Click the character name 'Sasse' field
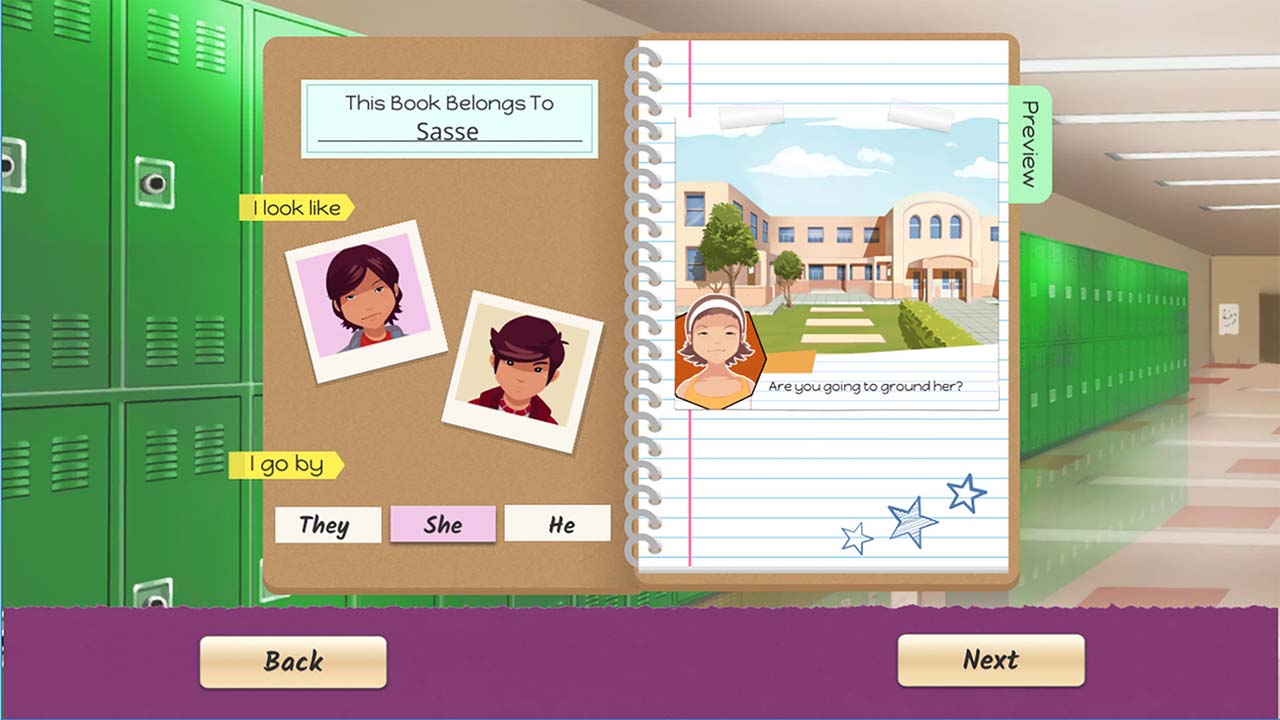The image size is (1280, 720). [449, 131]
